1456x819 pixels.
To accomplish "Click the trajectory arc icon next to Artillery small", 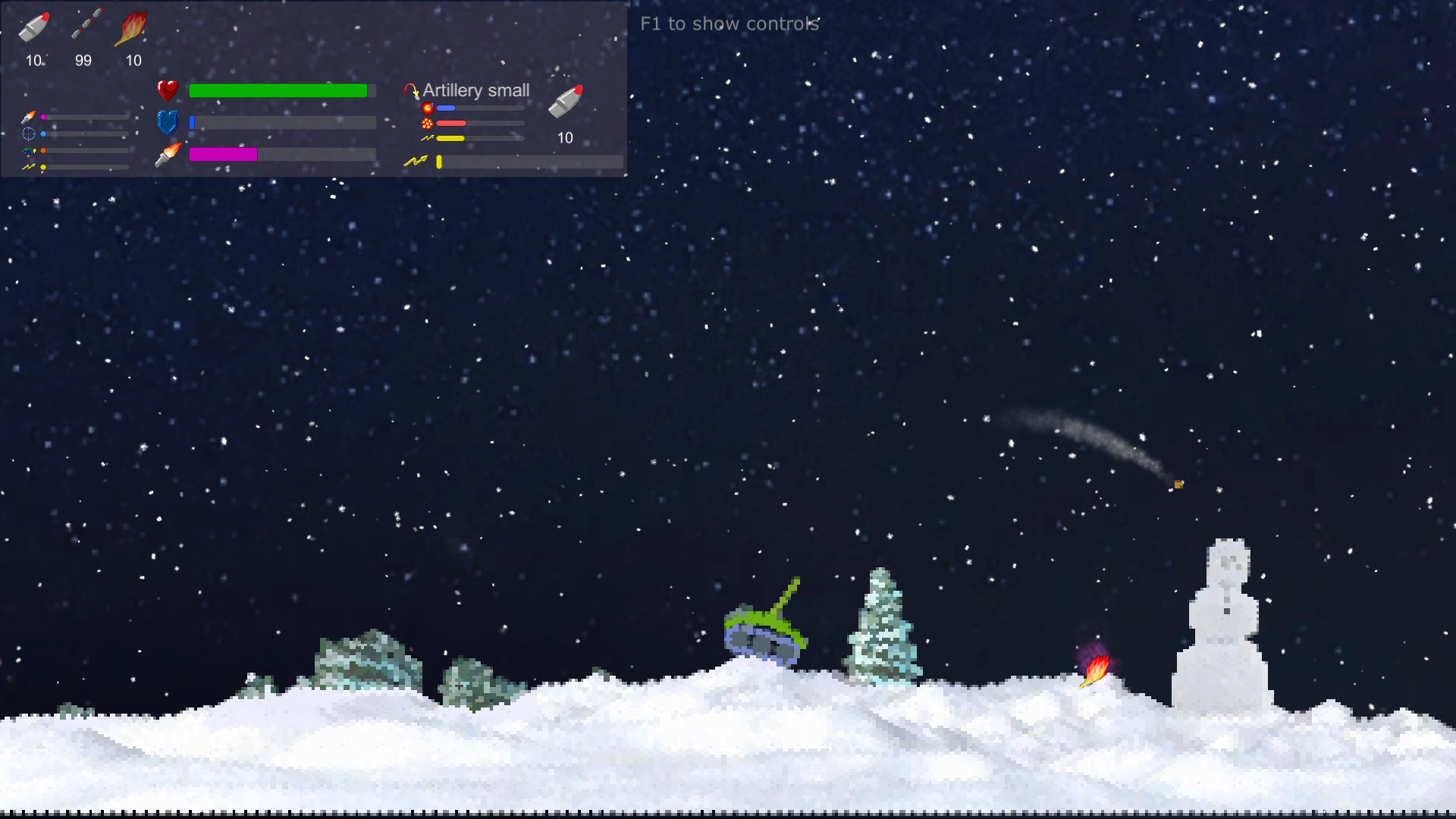I will 411,89.
